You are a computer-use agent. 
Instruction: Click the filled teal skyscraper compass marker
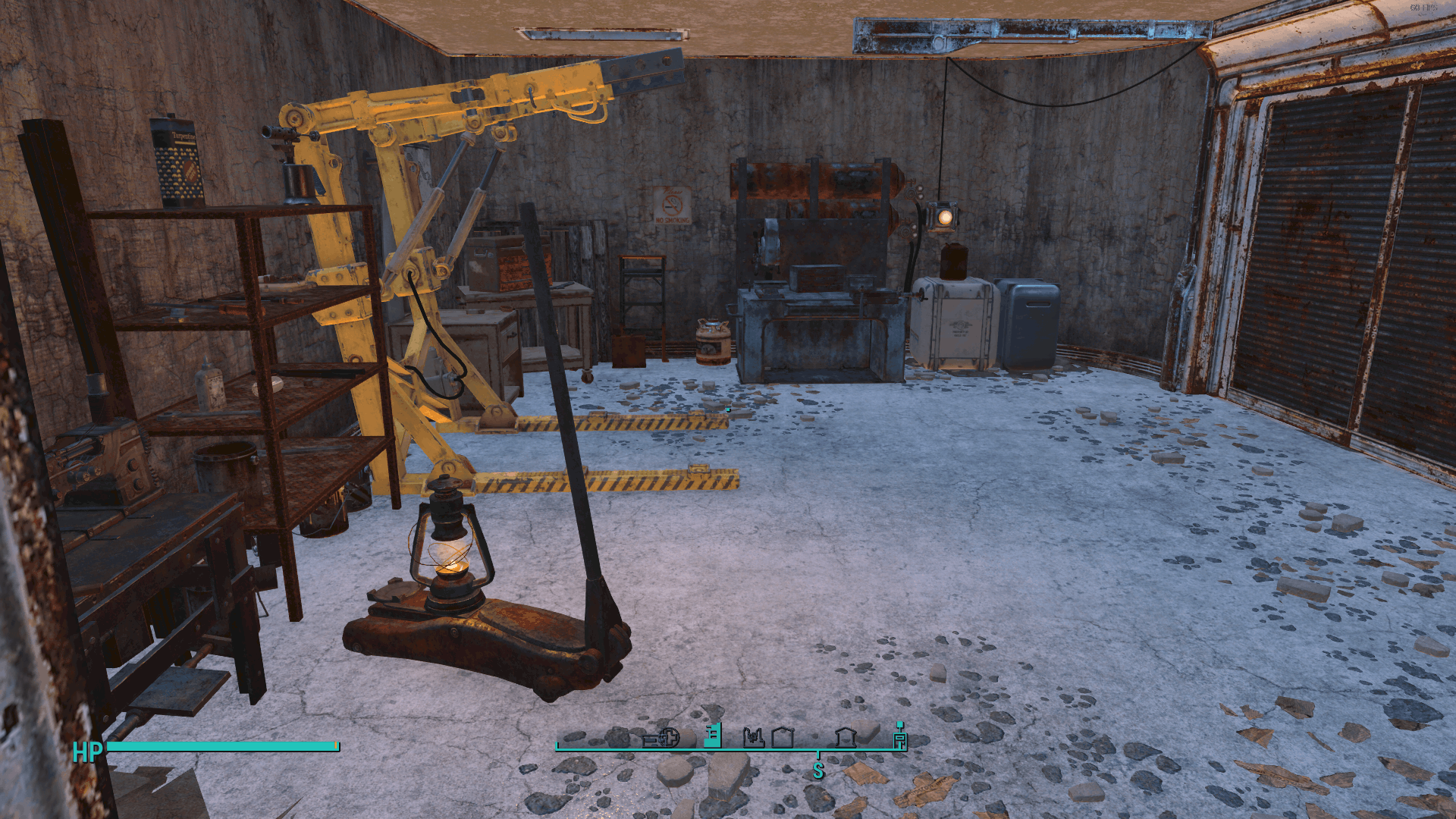[713, 736]
